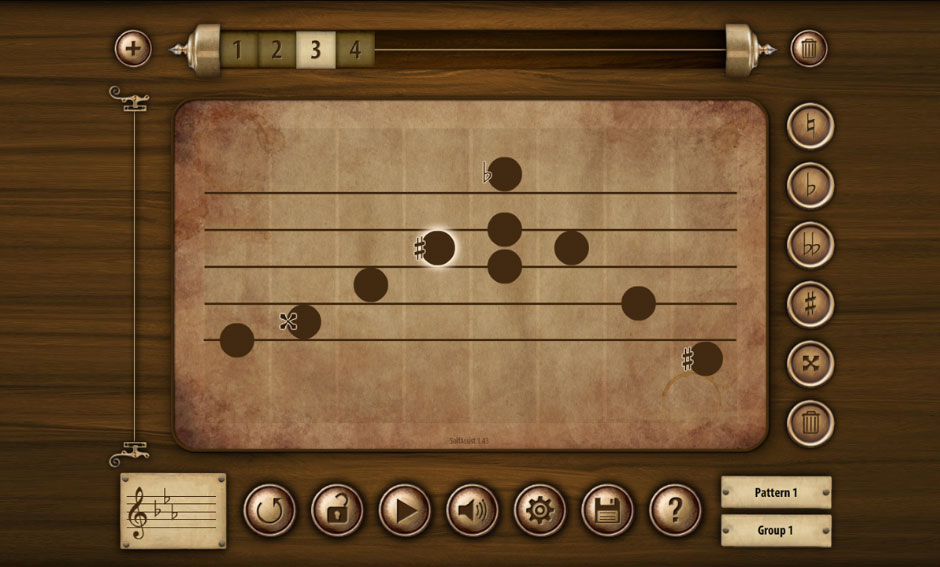The height and width of the screenshot is (567, 940).
Task: Open the Pattern 1 selector
Action: pyautogui.click(x=776, y=492)
